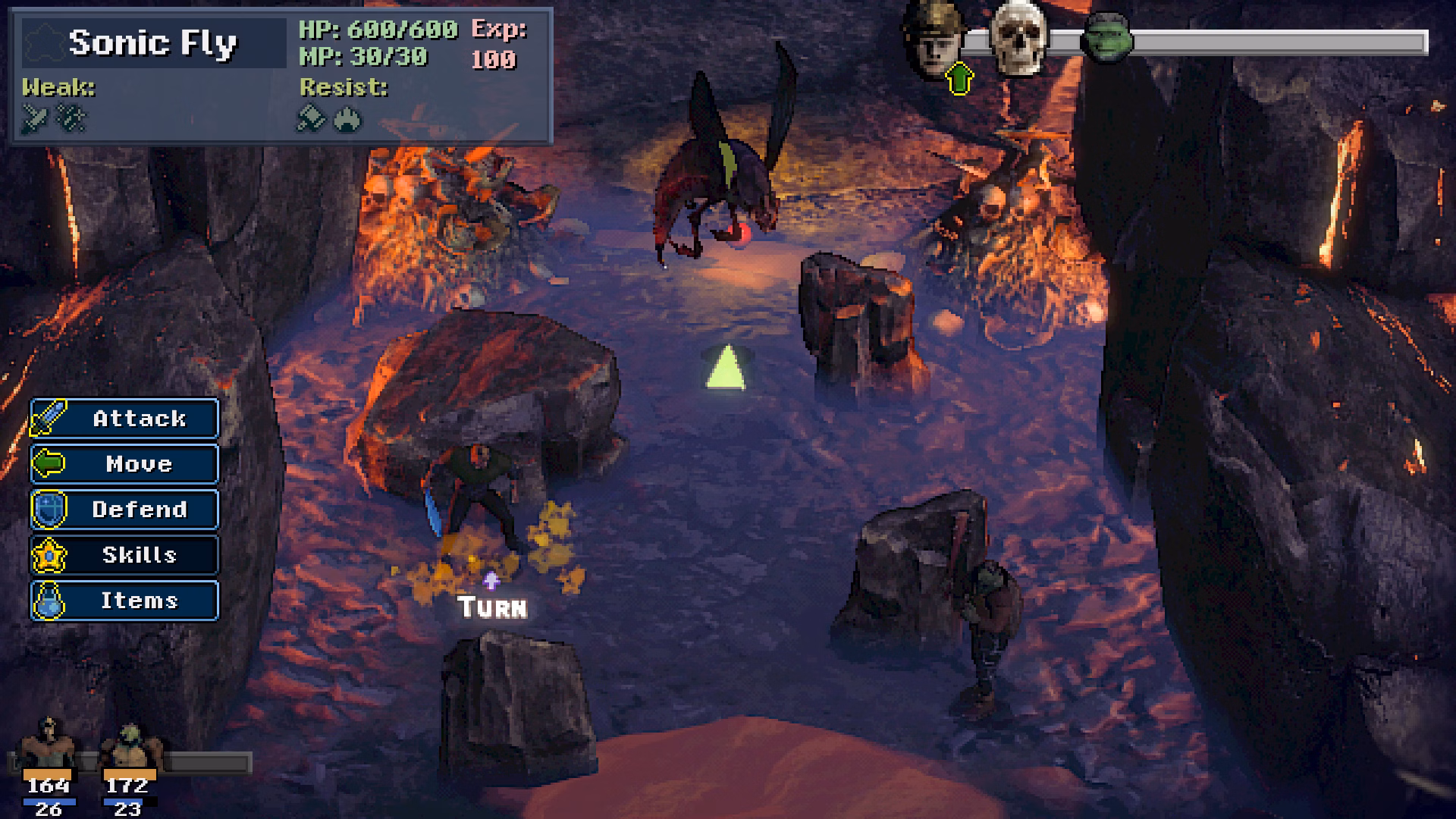The image size is (1456, 819).
Task: Select the green orc turn-order portrait
Action: [1106, 38]
